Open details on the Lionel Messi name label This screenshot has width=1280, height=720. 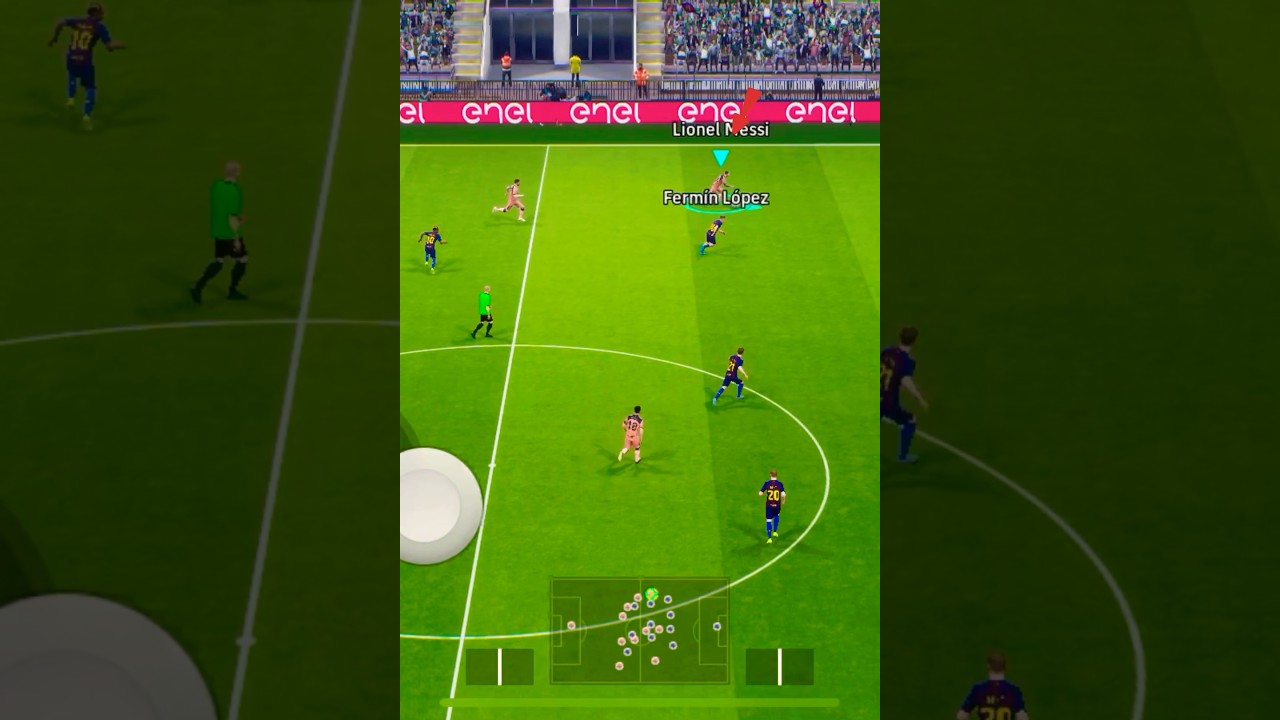719,128
